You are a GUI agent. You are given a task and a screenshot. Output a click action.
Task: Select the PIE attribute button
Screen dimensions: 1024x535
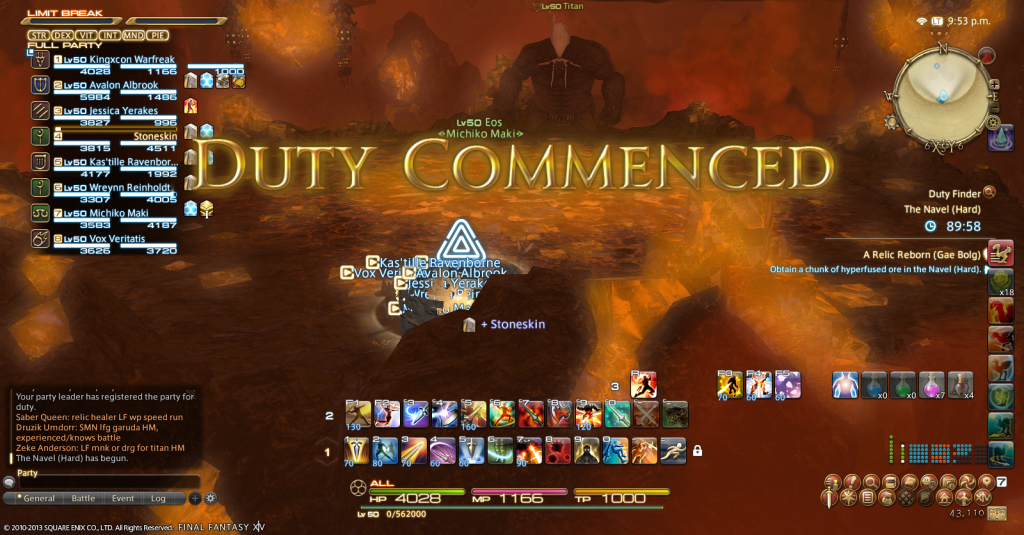pyautogui.click(x=158, y=35)
